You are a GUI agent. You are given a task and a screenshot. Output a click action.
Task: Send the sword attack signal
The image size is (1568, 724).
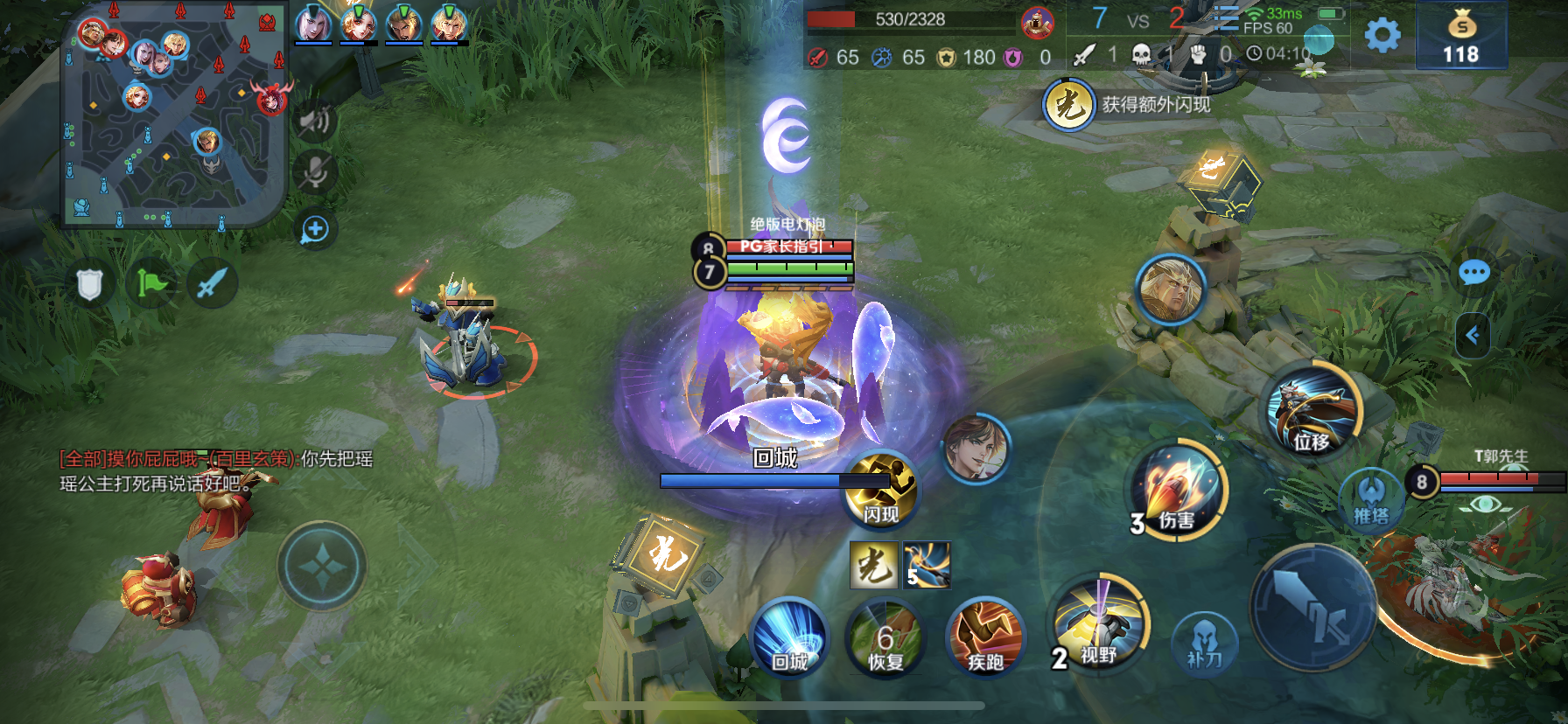tap(212, 283)
